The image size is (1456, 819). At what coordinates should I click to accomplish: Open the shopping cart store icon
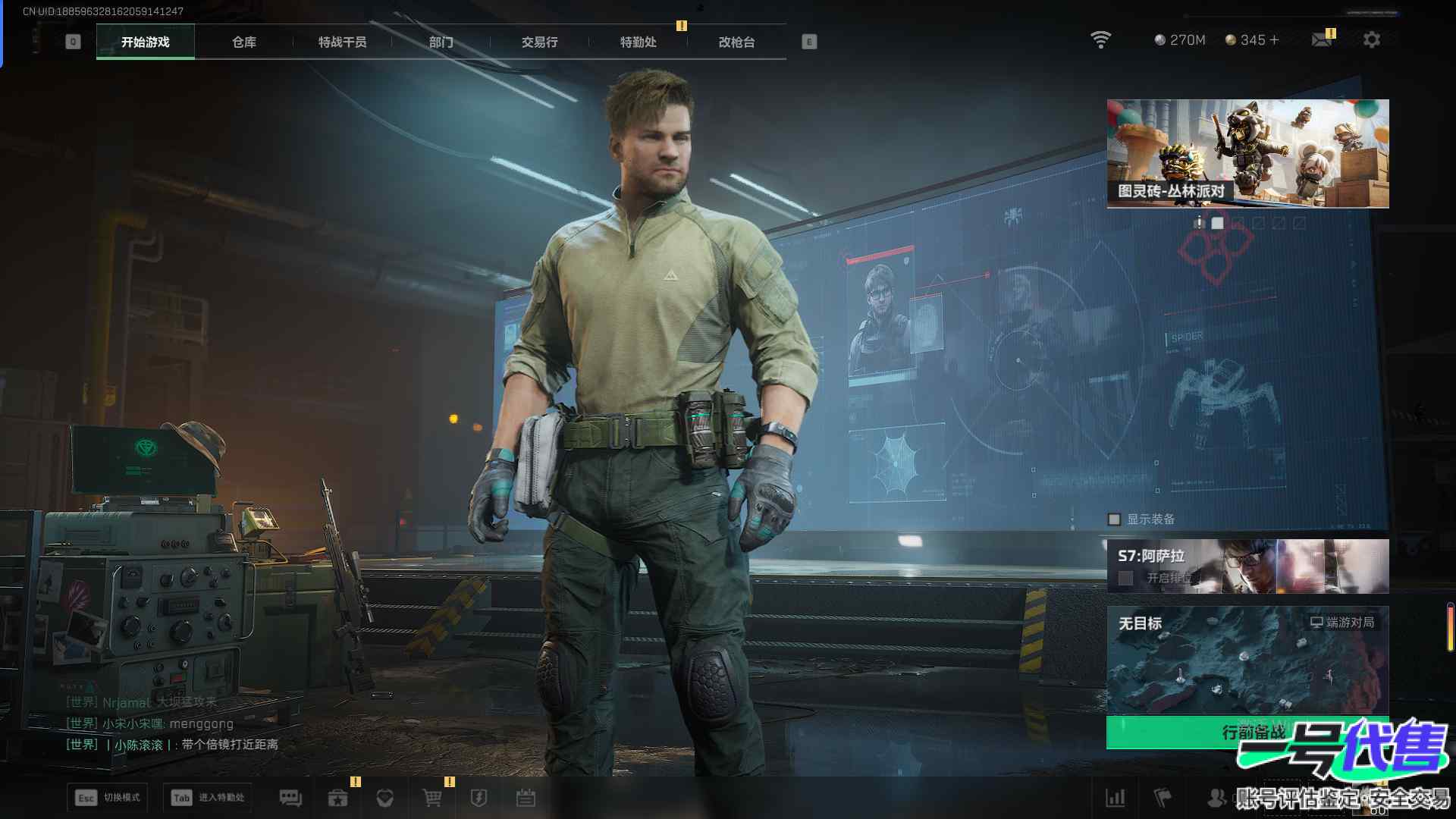[431, 798]
